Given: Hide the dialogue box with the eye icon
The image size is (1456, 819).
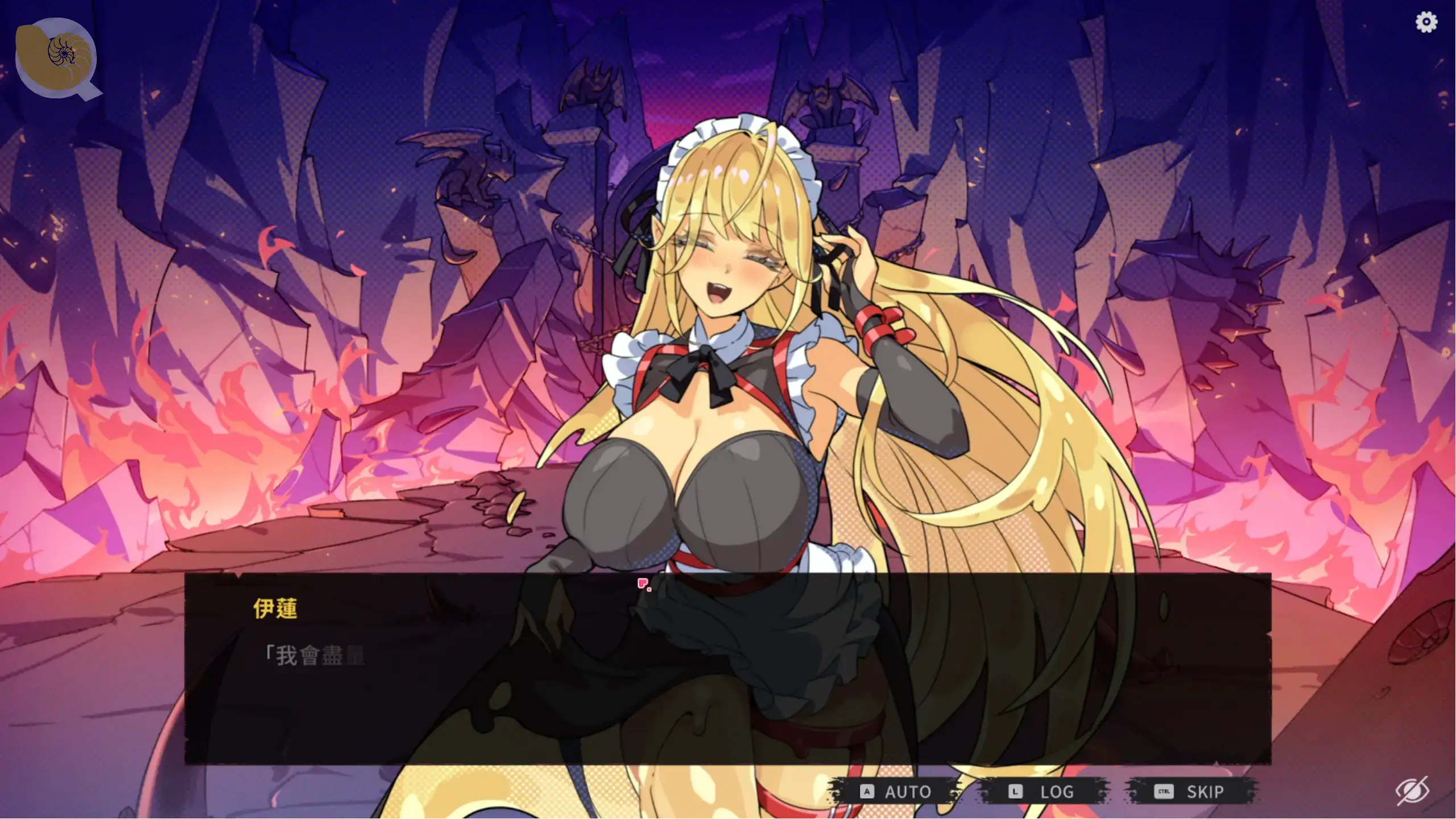Looking at the screenshot, I should pos(1412,791).
